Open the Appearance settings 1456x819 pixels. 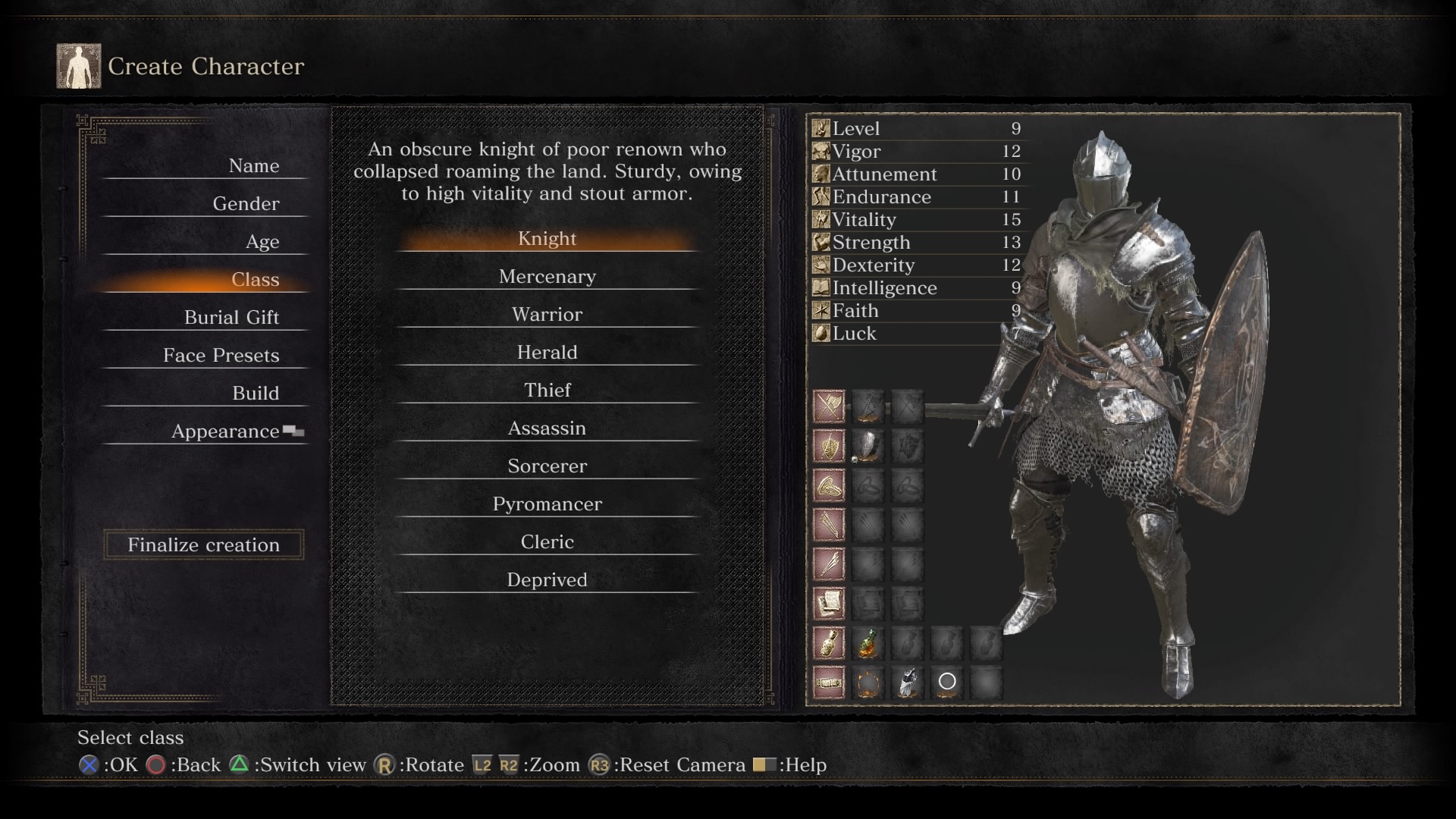[225, 431]
